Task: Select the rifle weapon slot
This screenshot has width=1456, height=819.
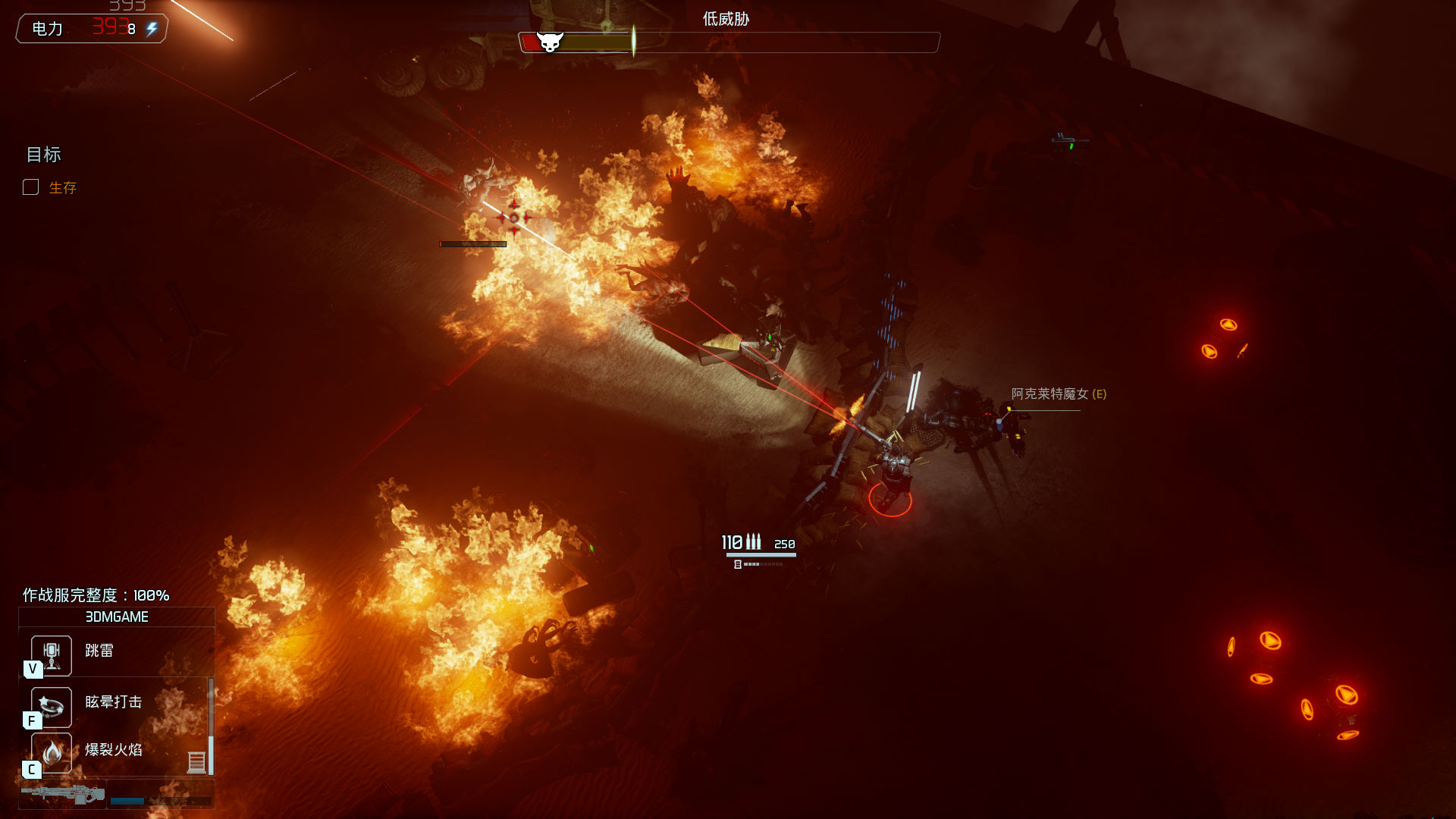Action: coord(63,794)
